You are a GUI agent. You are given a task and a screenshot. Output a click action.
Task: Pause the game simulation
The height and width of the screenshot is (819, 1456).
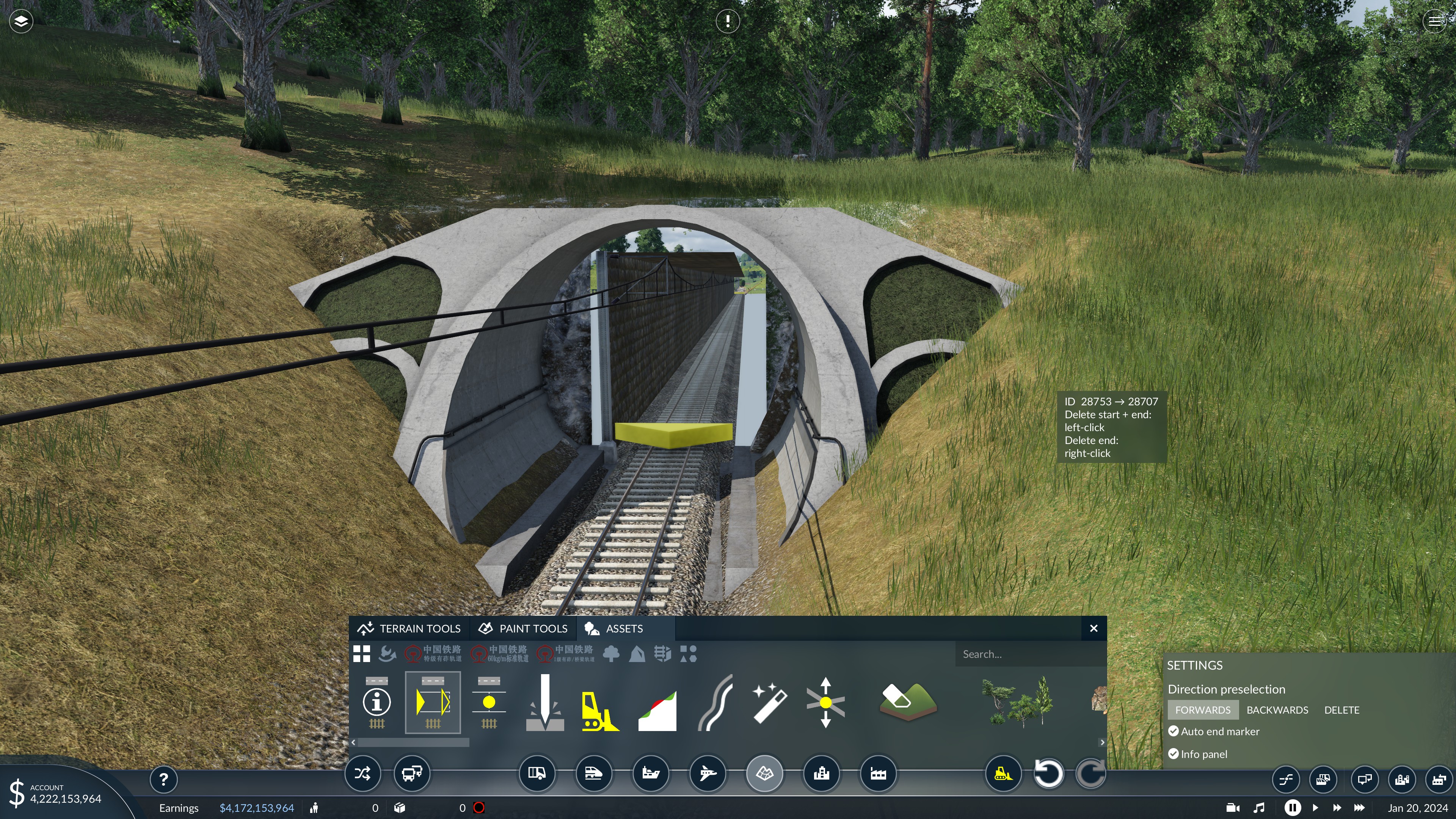[1292, 808]
